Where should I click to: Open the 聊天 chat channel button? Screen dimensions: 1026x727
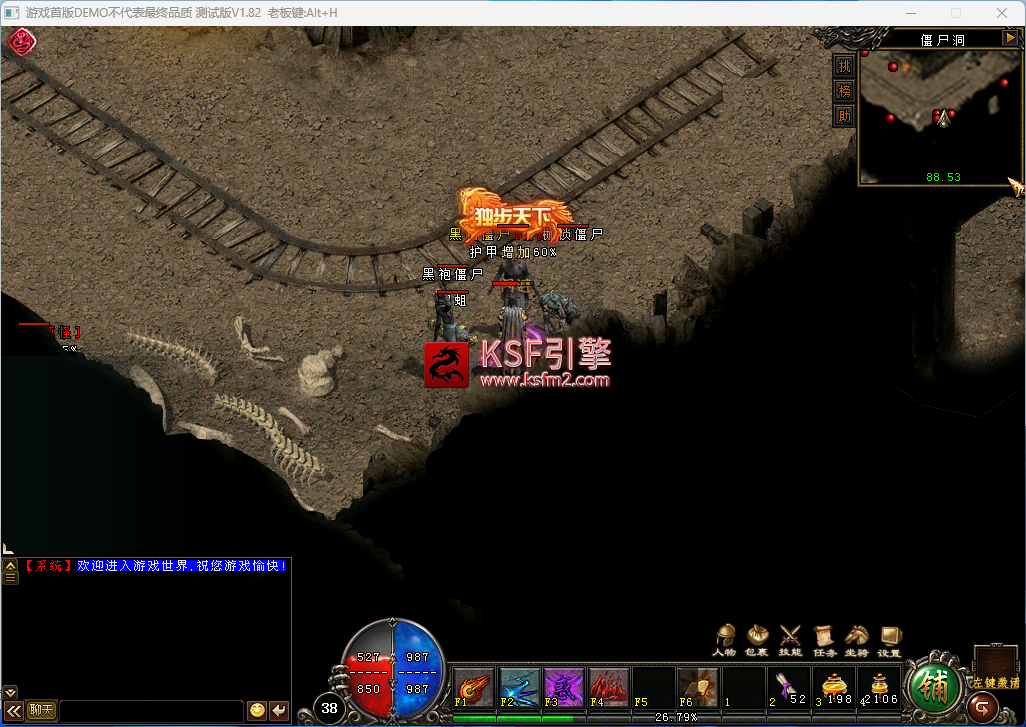point(41,710)
